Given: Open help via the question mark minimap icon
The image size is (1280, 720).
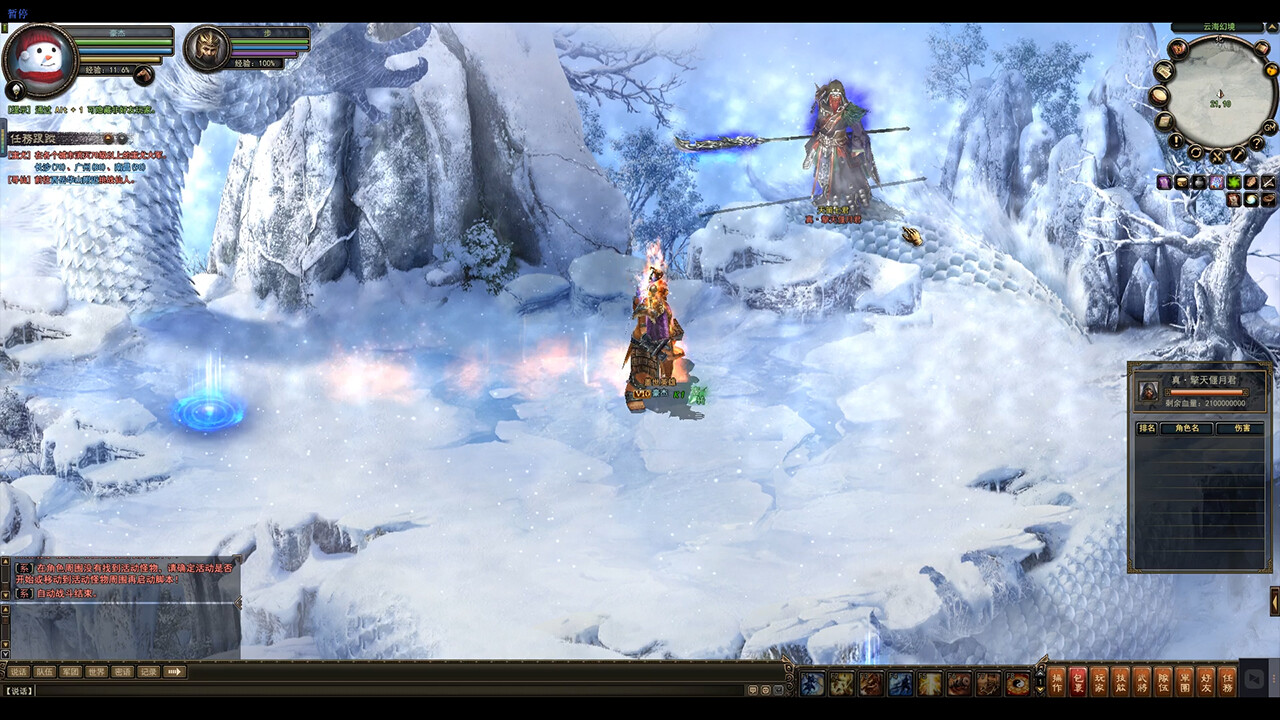Looking at the screenshot, I should 1256,142.
